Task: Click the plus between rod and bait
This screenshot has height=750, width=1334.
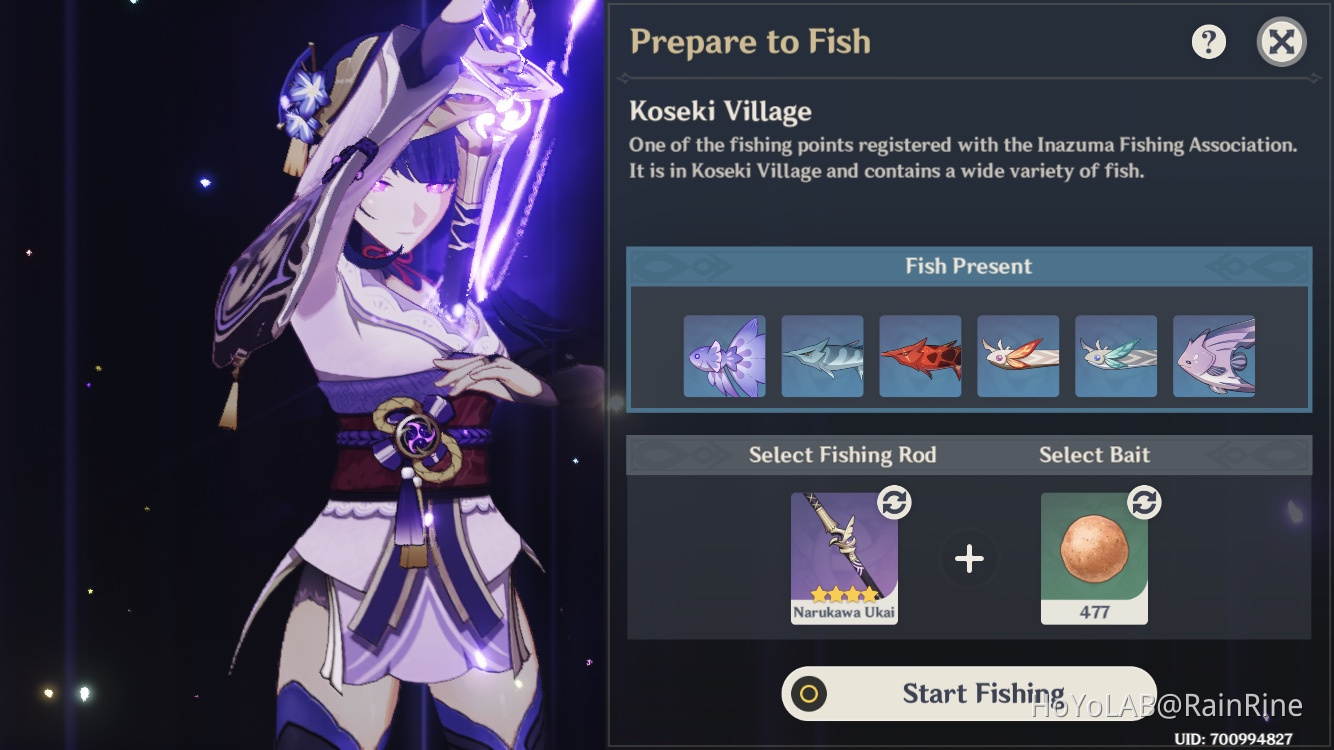Action: (968, 559)
